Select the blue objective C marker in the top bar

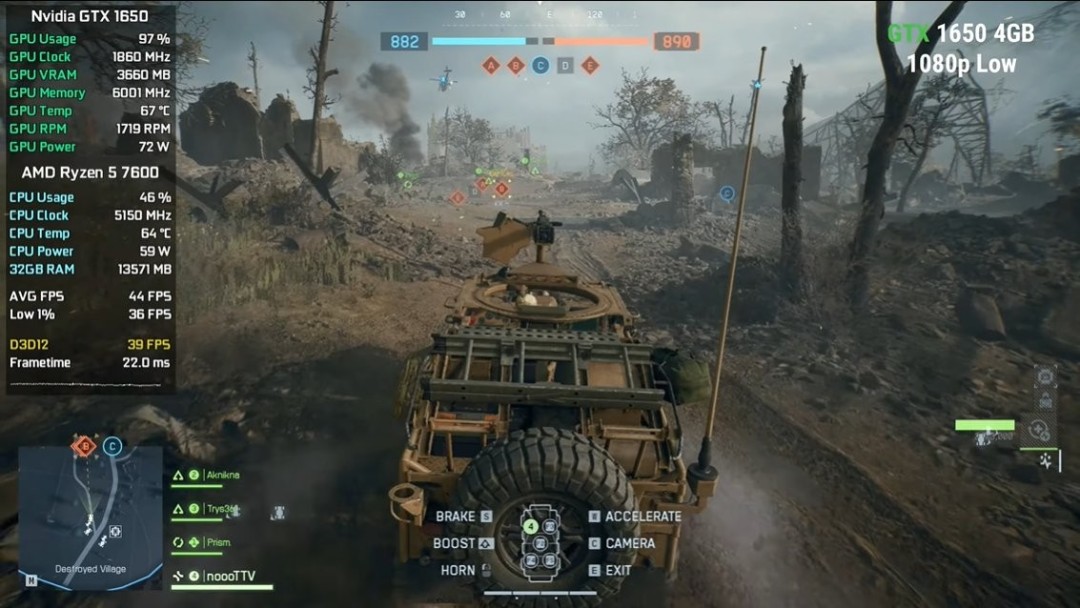(x=540, y=66)
